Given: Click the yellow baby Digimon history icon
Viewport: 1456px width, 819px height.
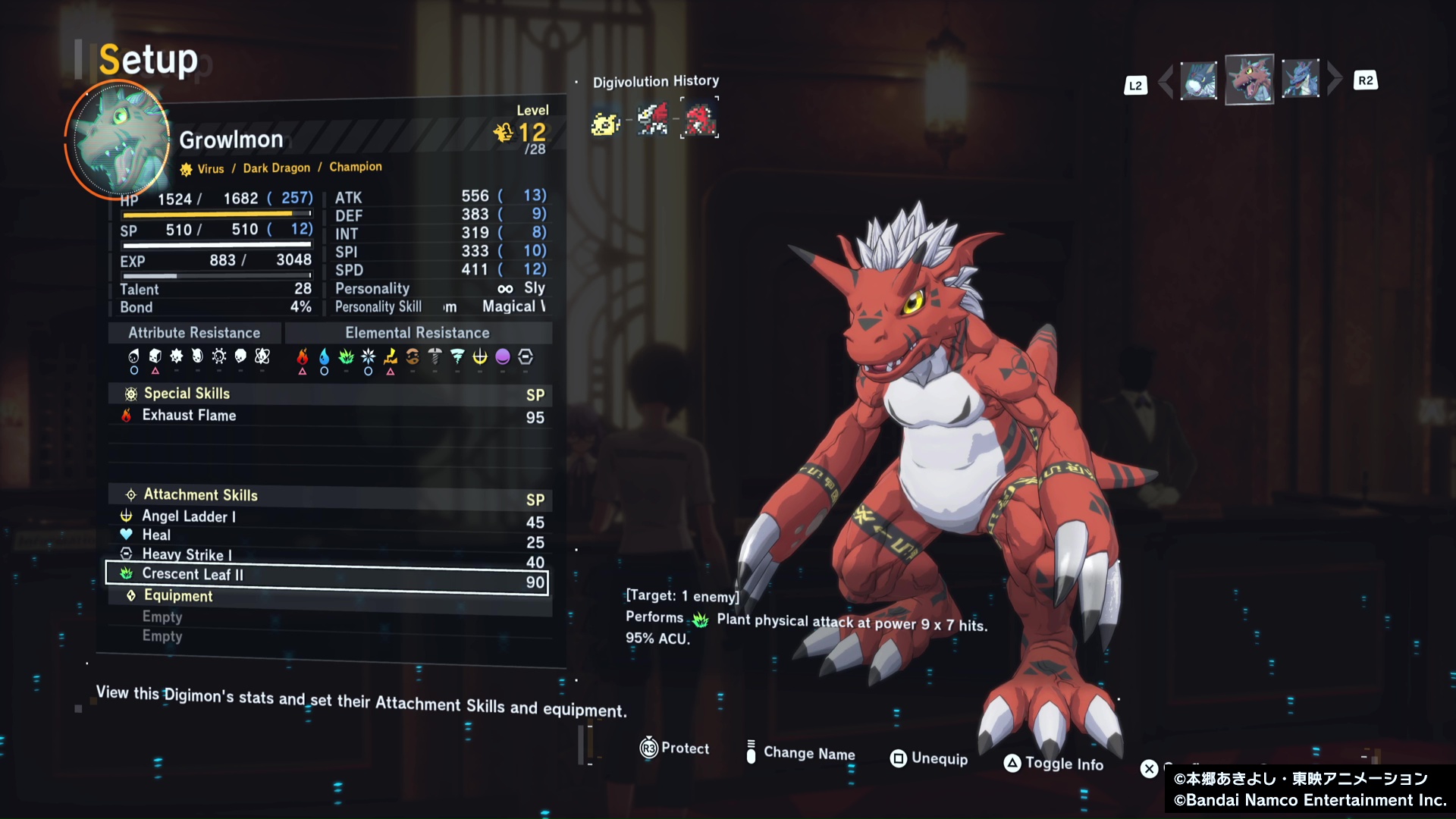Looking at the screenshot, I should click(605, 121).
